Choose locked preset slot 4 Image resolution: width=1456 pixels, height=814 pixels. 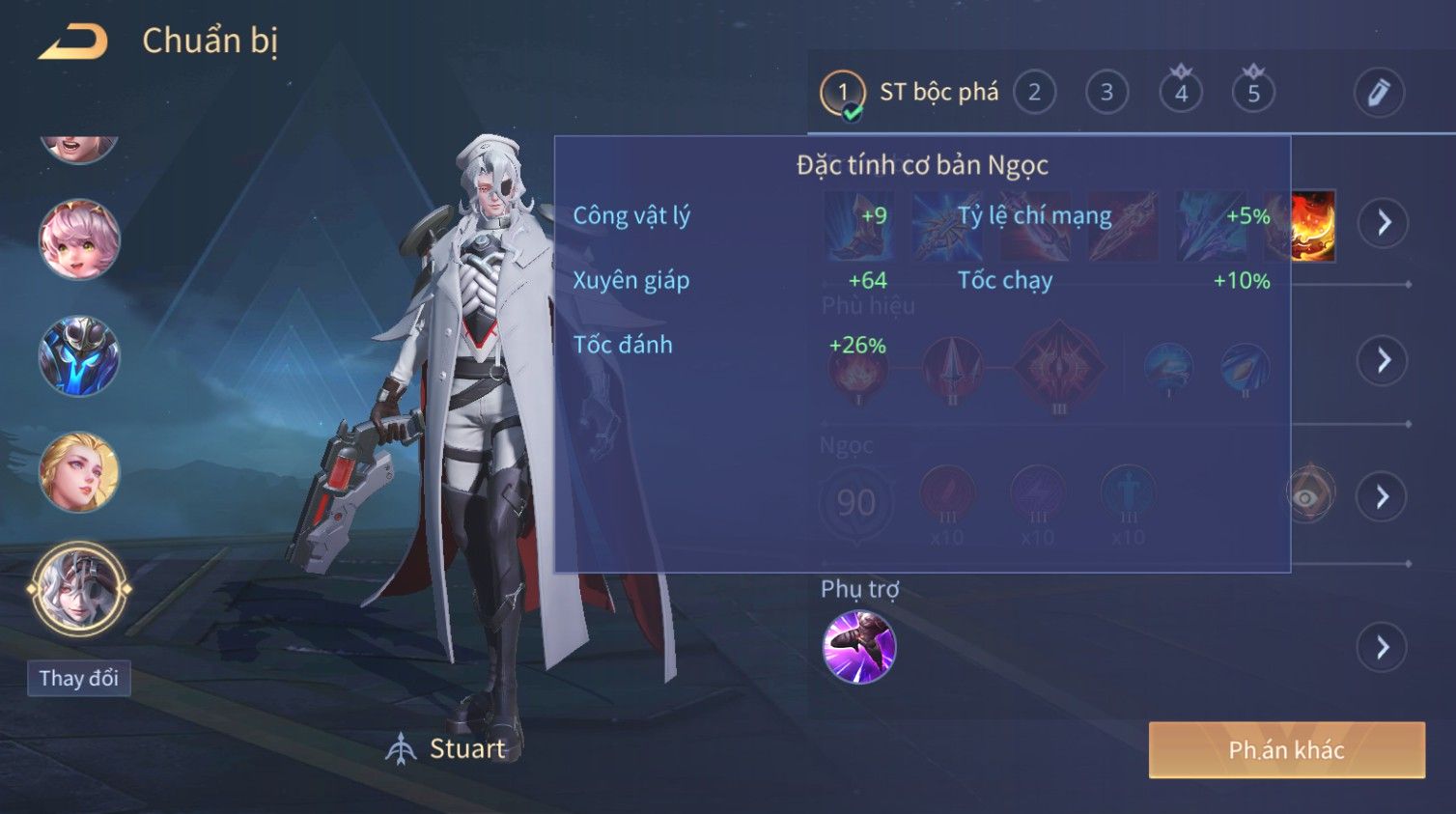(1181, 93)
